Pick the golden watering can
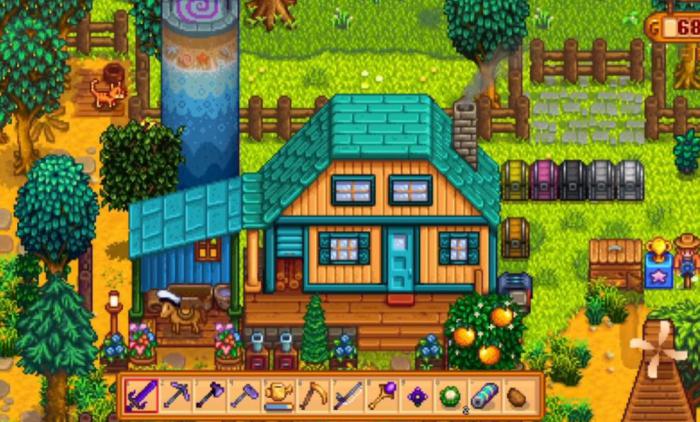Image resolution: width=700 pixels, height=422 pixels. 278,396
